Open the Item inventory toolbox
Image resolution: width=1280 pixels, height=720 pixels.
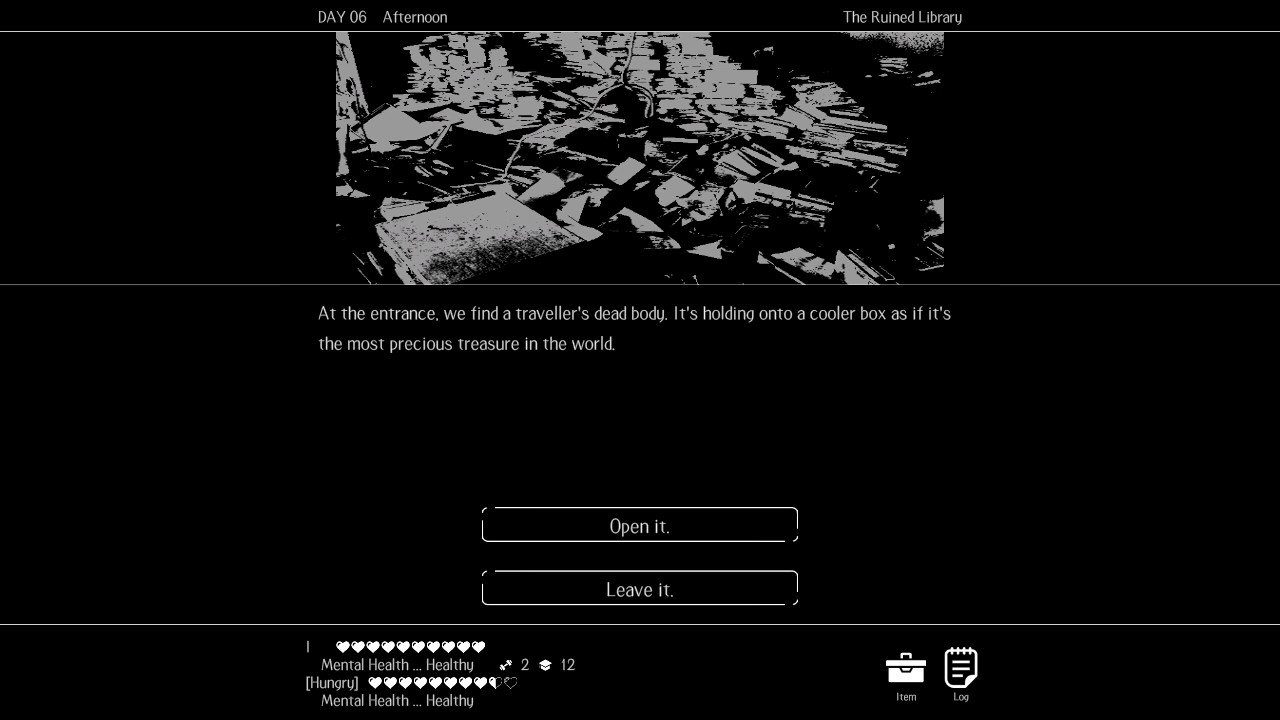tap(905, 670)
